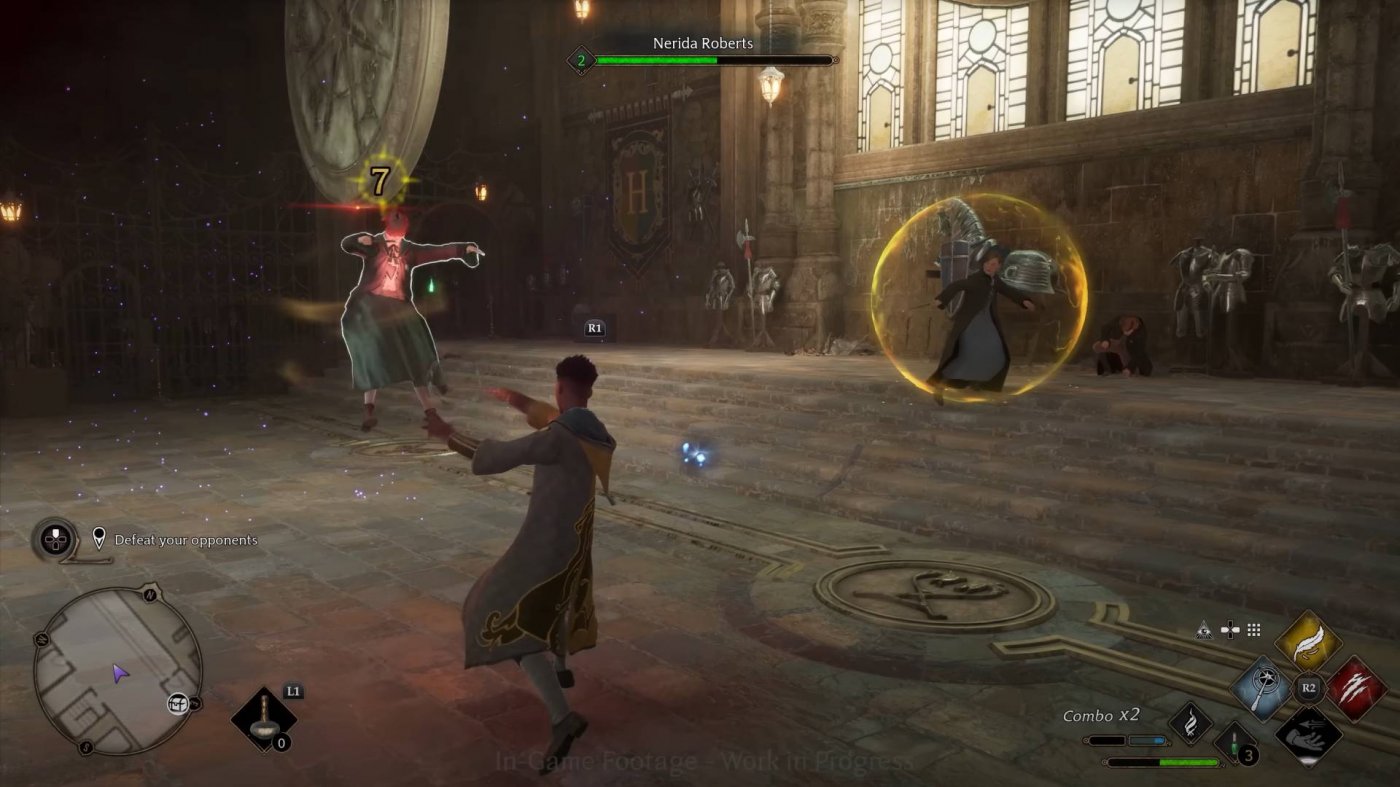Select the blue wand spell in the diamond
1400x787 pixels.
(1262, 688)
